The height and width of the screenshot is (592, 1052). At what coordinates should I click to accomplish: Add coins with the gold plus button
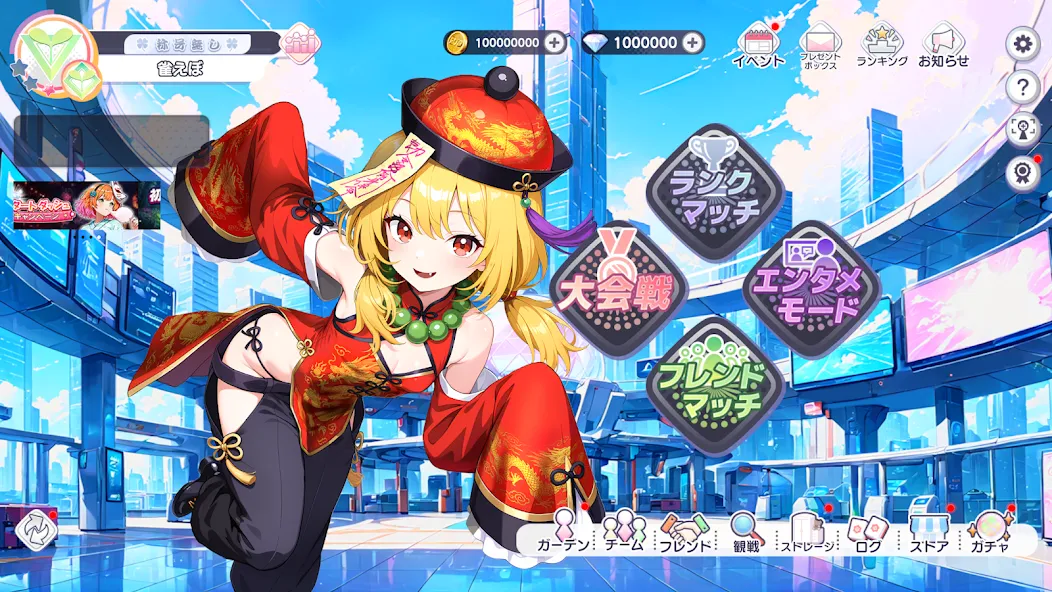(556, 43)
